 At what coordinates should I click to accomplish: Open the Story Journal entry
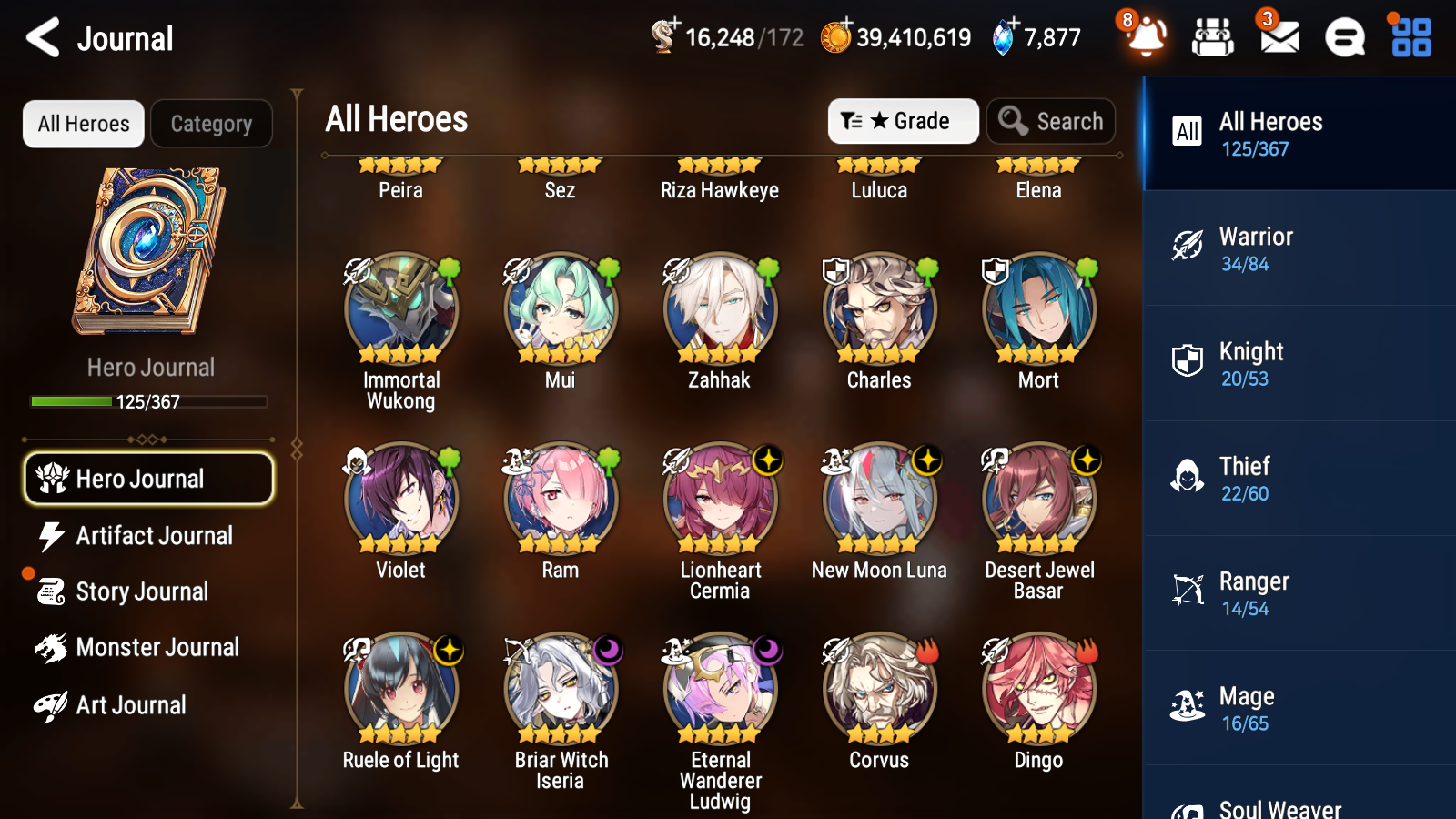point(141,591)
